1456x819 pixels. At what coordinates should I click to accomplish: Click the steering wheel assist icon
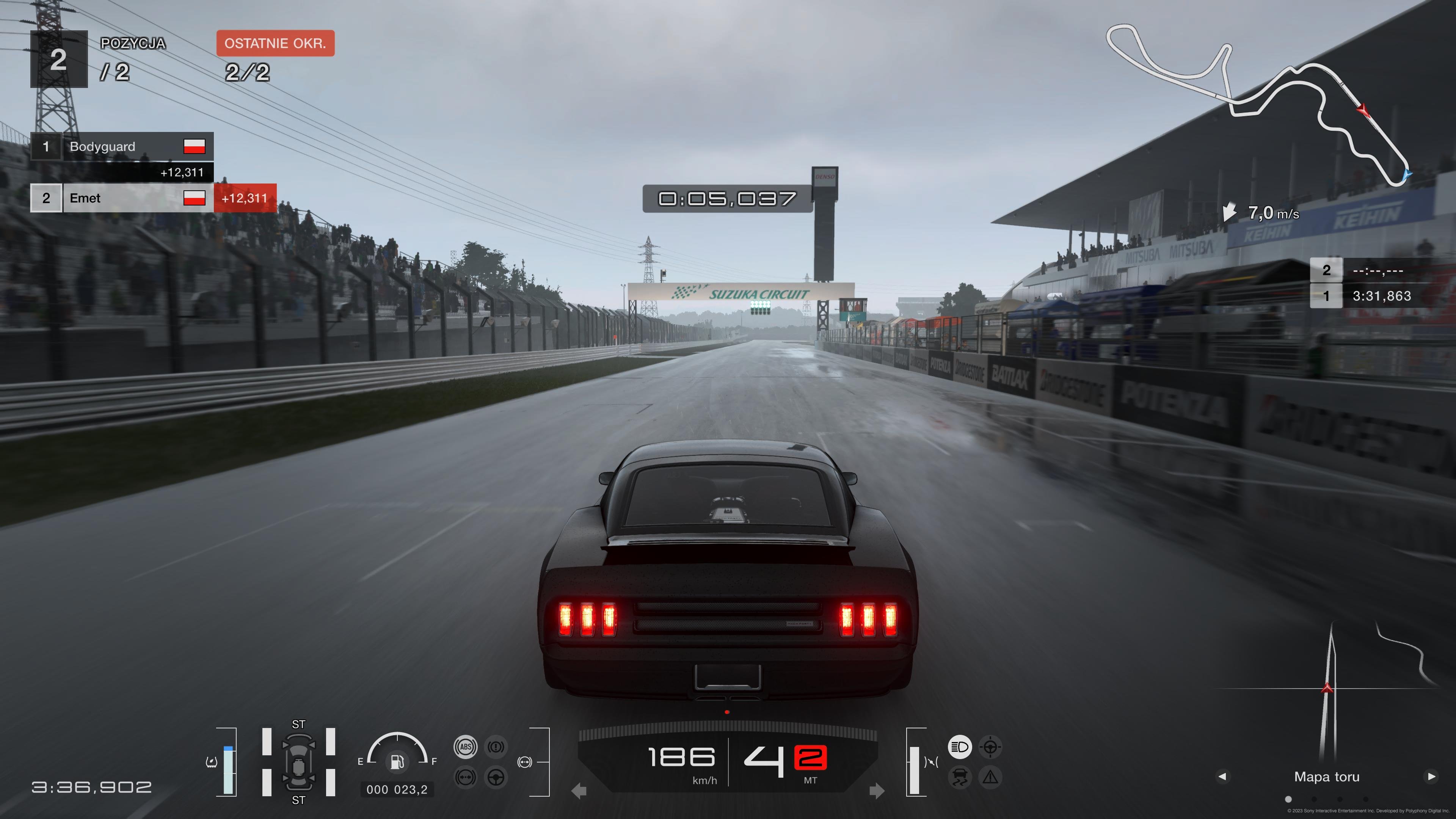pos(496,778)
